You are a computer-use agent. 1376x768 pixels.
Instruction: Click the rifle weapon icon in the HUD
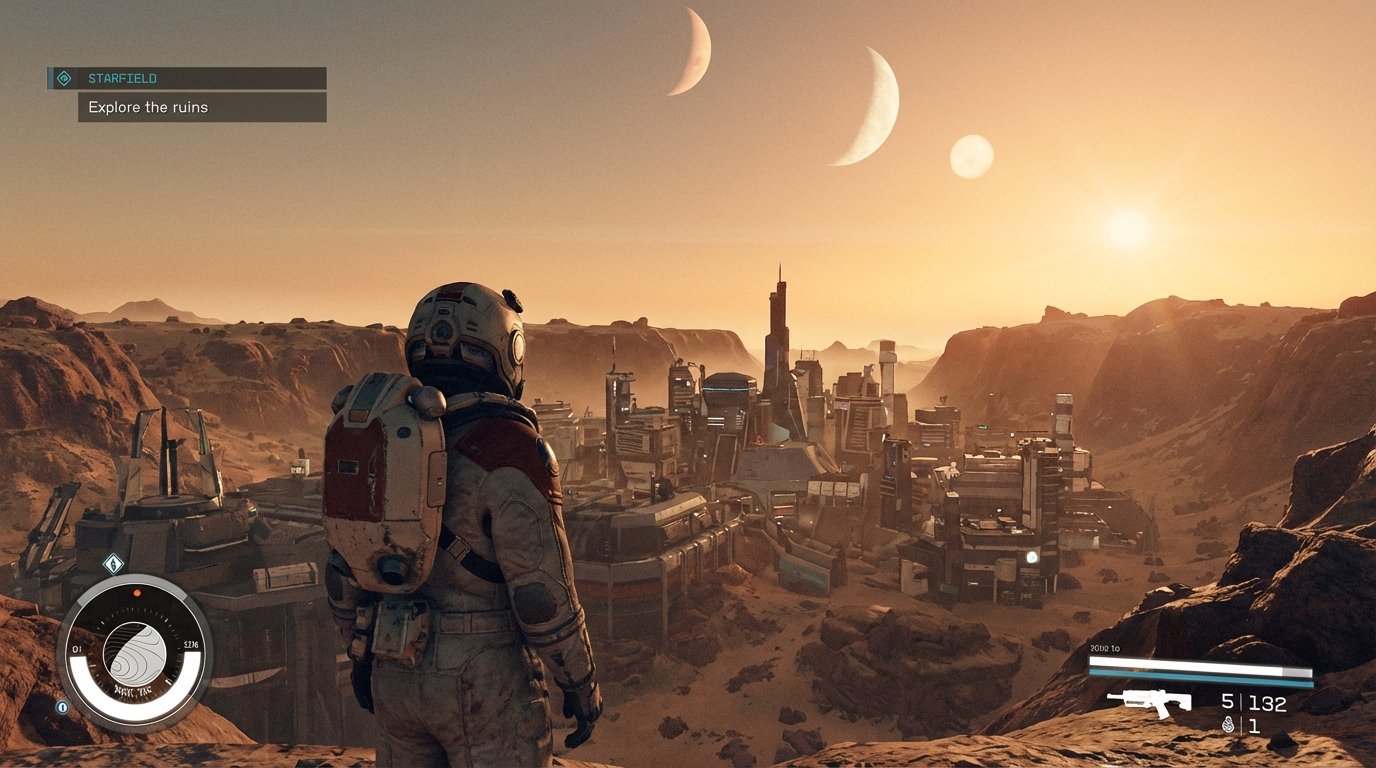(1155, 702)
